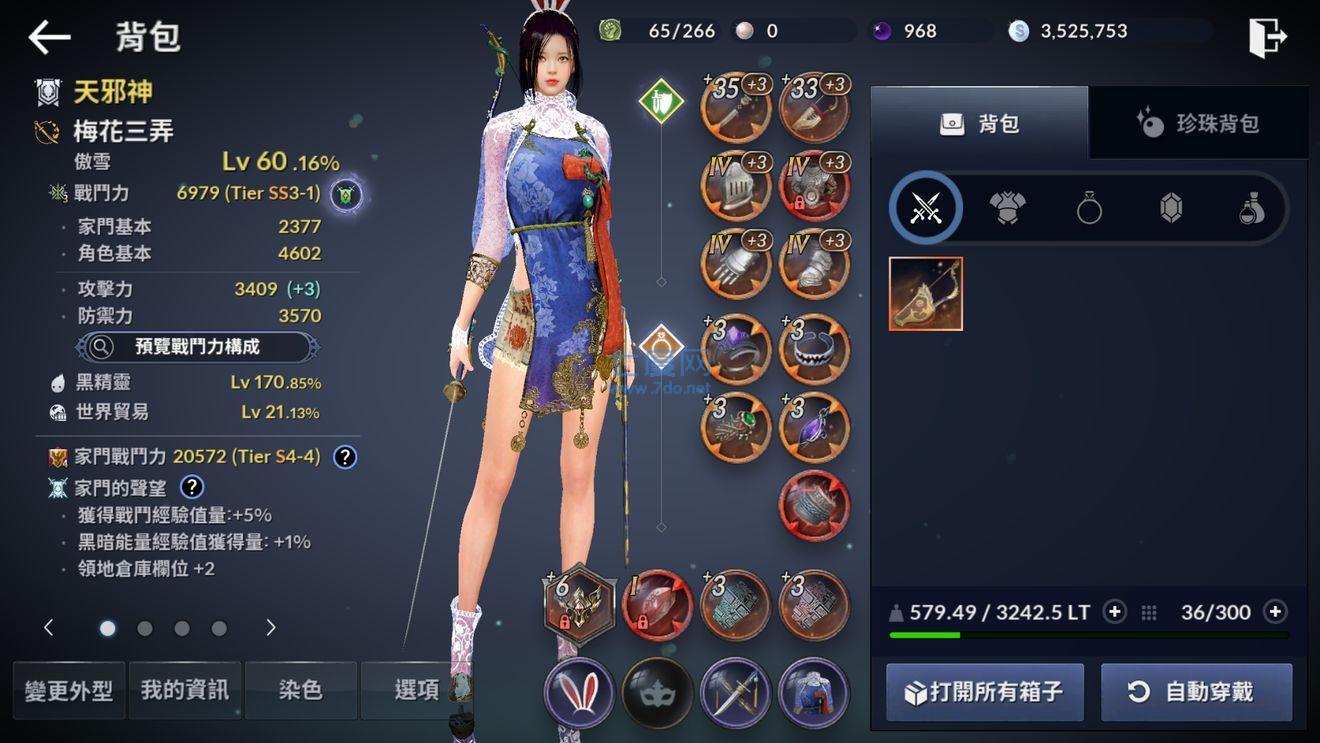Open the armor category in the inventory filter

(x=1007, y=208)
